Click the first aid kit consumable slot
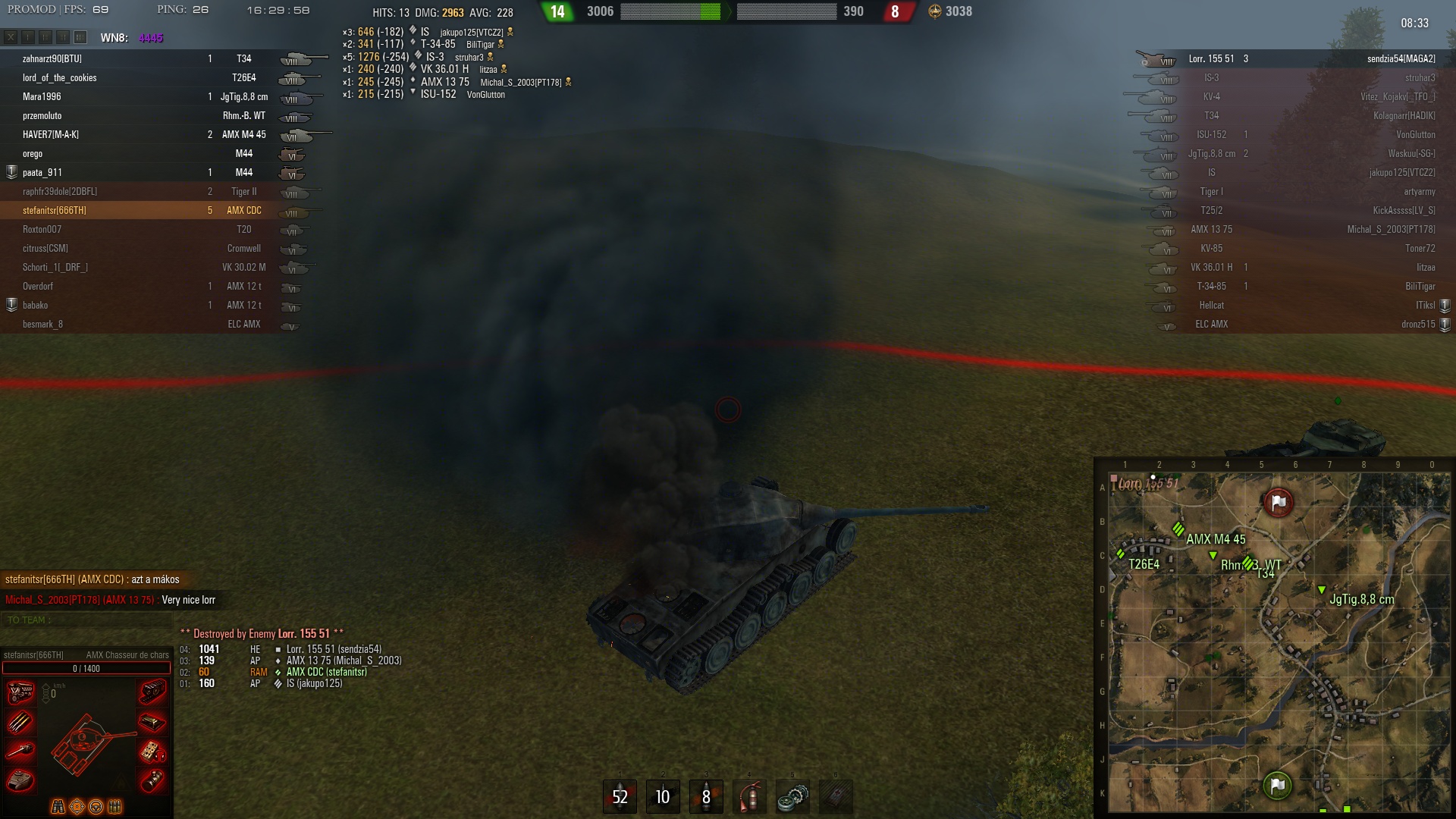 836,796
